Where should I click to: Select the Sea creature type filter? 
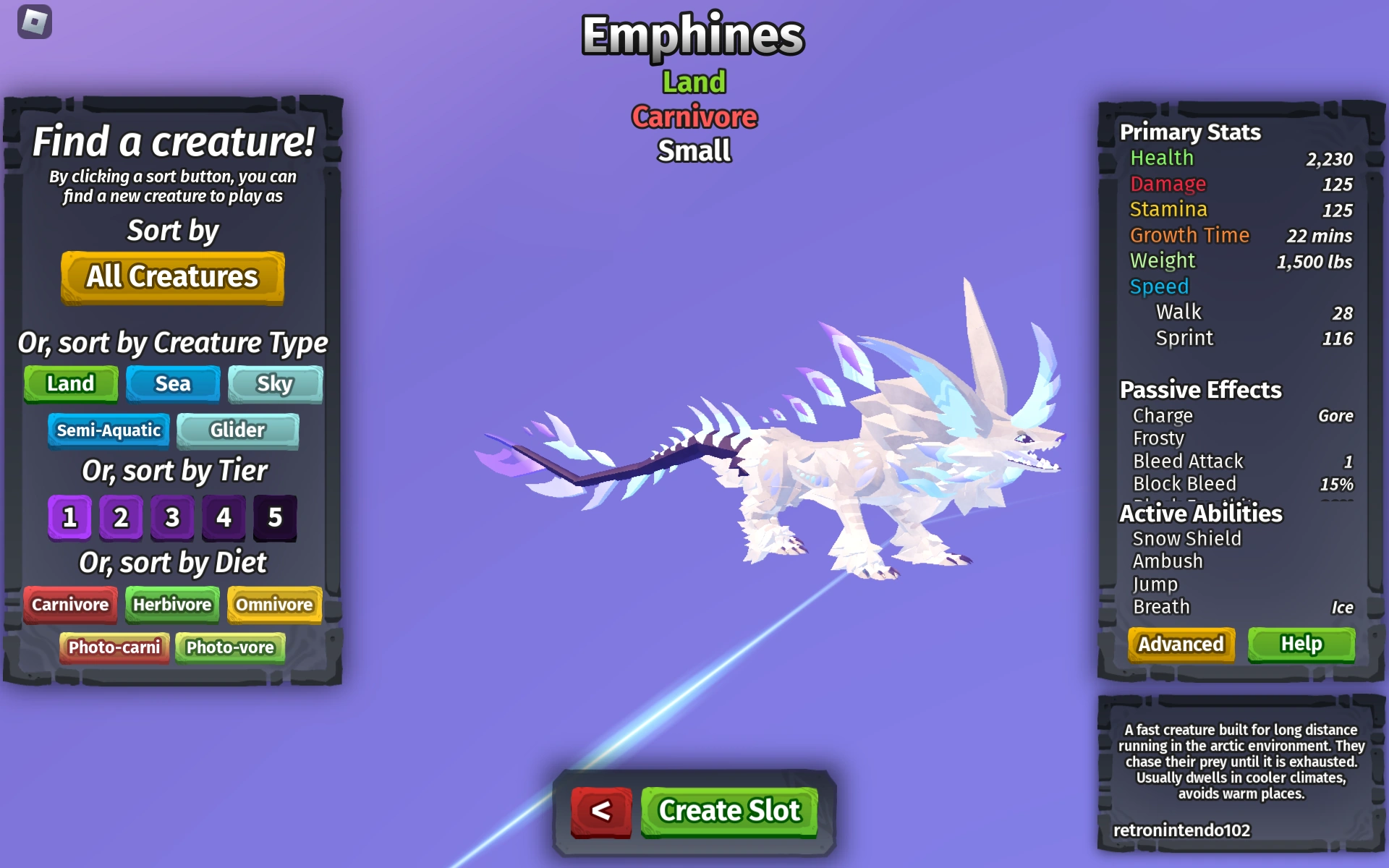[172, 383]
